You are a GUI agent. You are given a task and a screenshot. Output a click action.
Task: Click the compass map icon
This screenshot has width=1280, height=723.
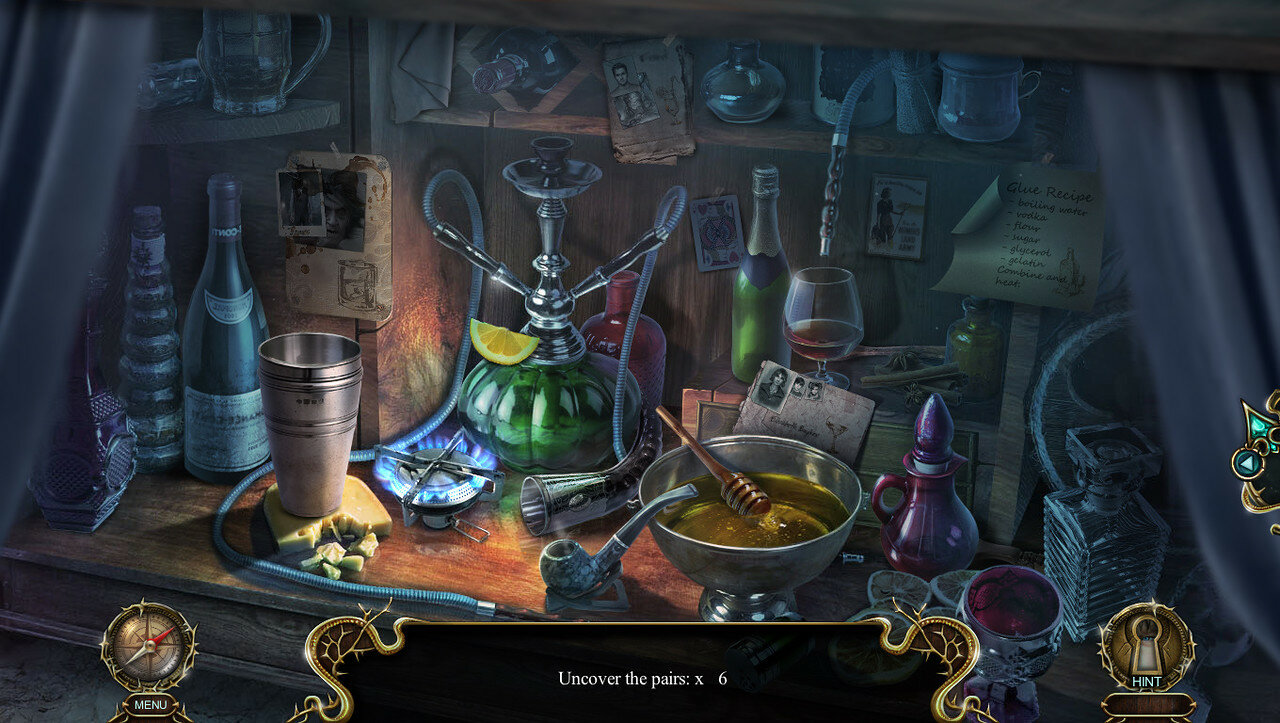[149, 645]
